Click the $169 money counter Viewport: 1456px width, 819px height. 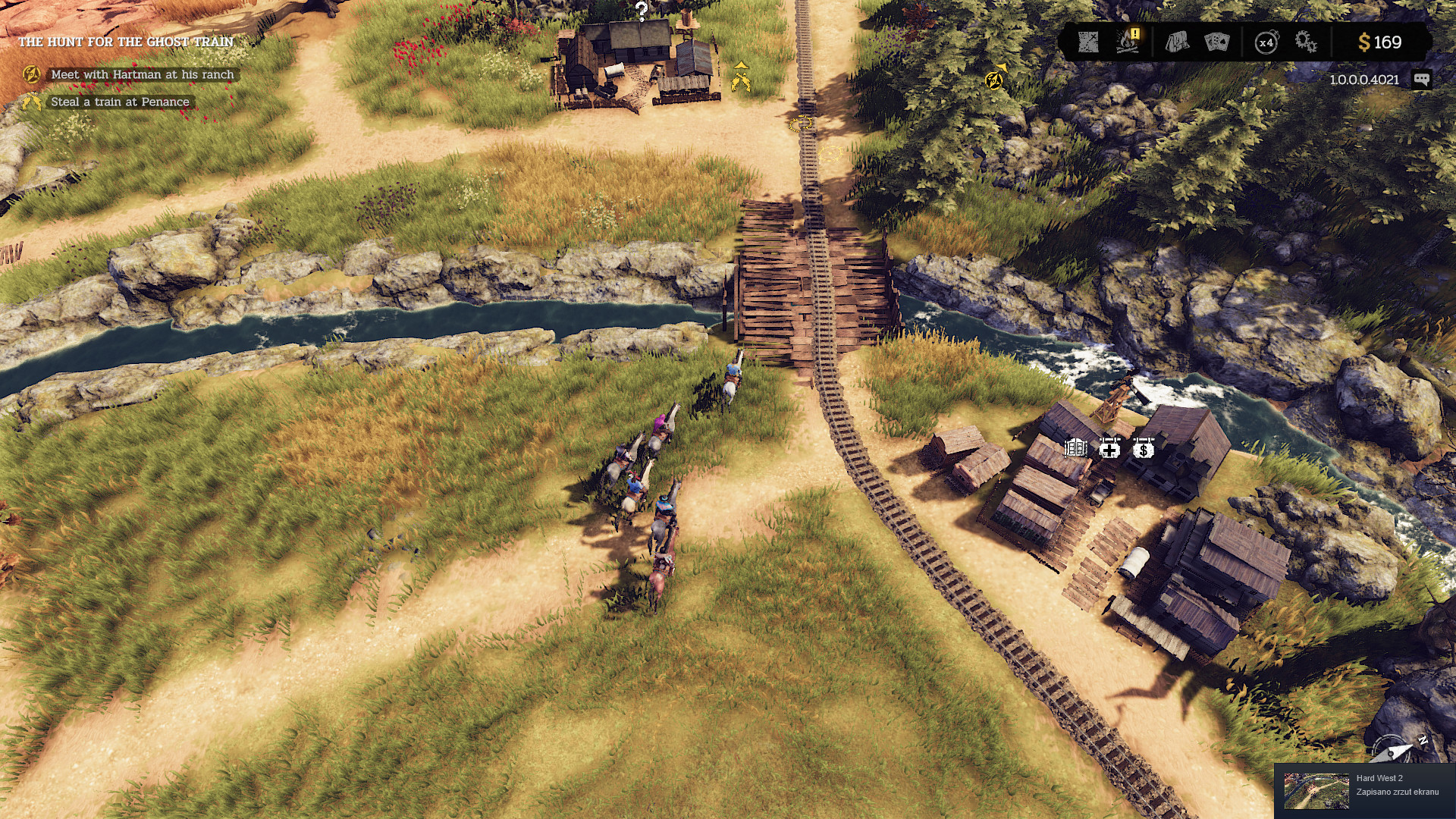pos(1380,43)
